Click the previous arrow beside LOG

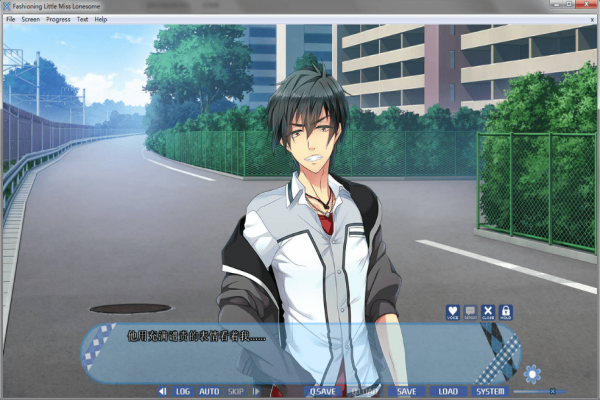coord(163,391)
